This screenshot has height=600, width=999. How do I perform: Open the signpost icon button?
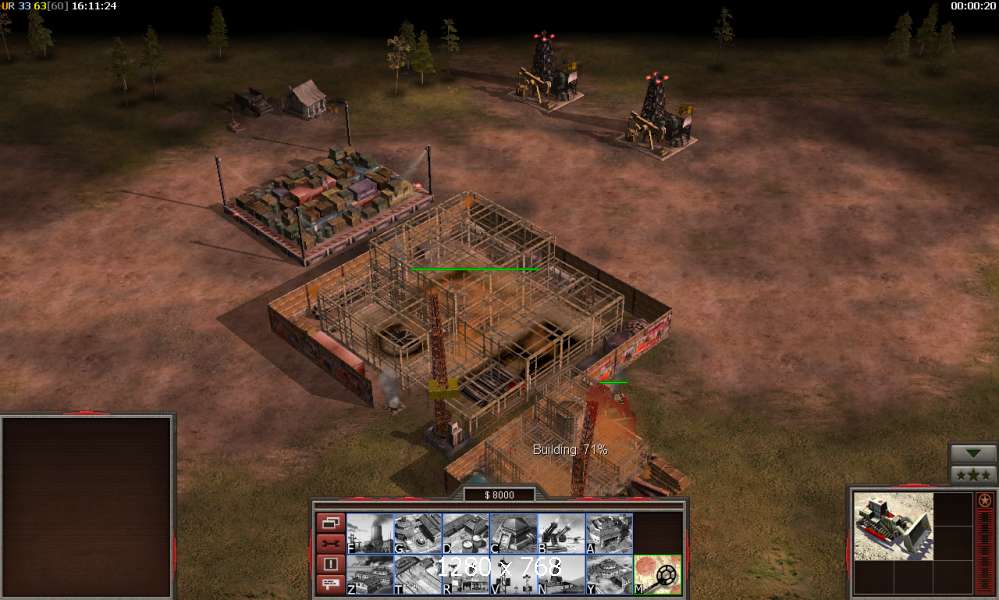click(331, 583)
